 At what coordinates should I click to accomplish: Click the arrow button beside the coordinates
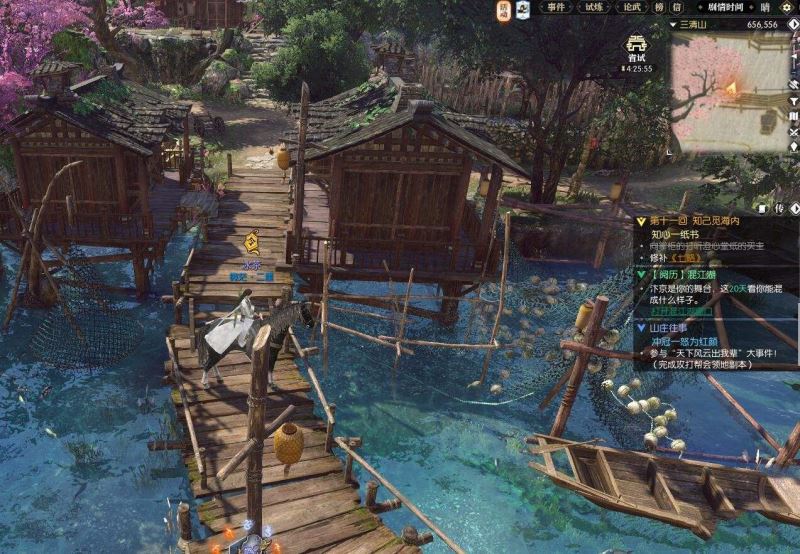792,24
